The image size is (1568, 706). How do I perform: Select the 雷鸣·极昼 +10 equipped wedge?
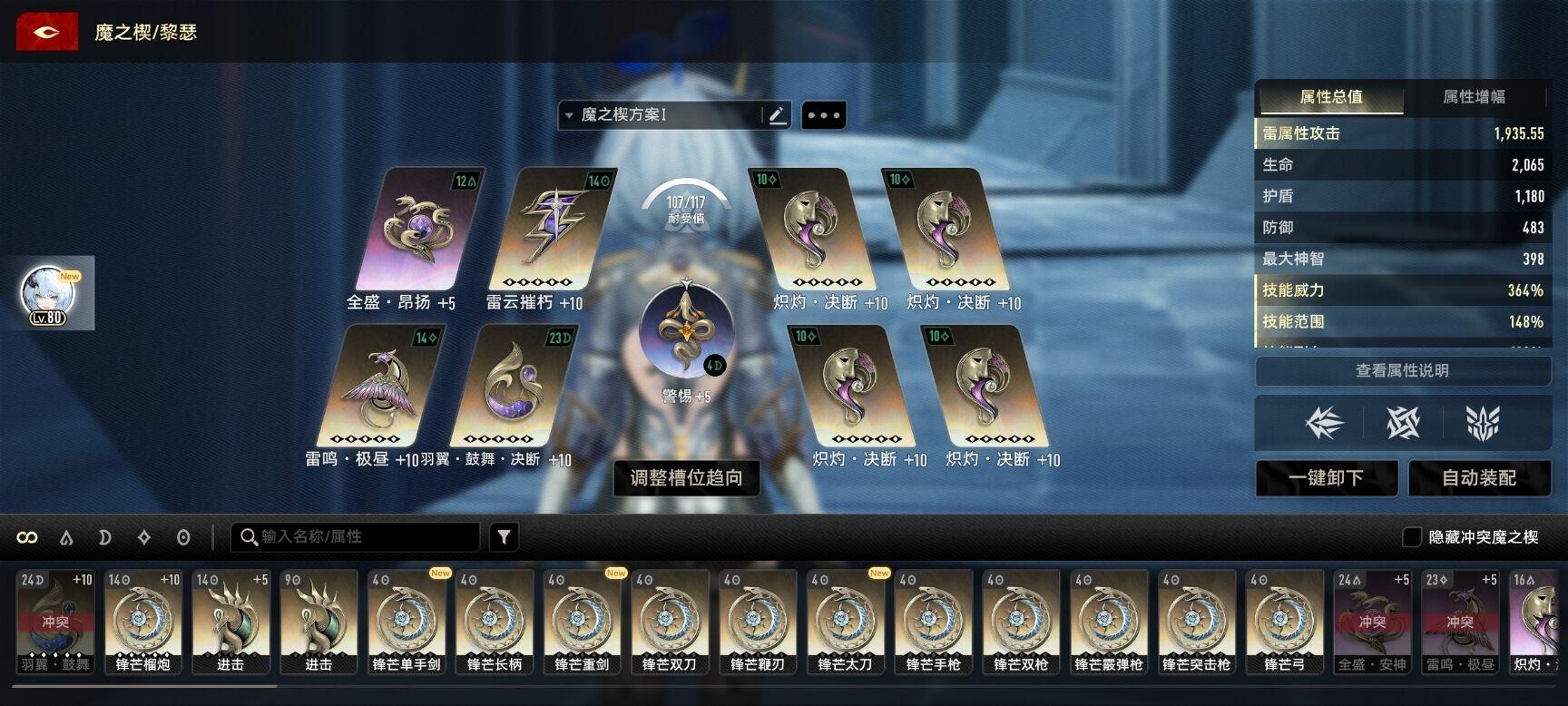click(x=379, y=387)
